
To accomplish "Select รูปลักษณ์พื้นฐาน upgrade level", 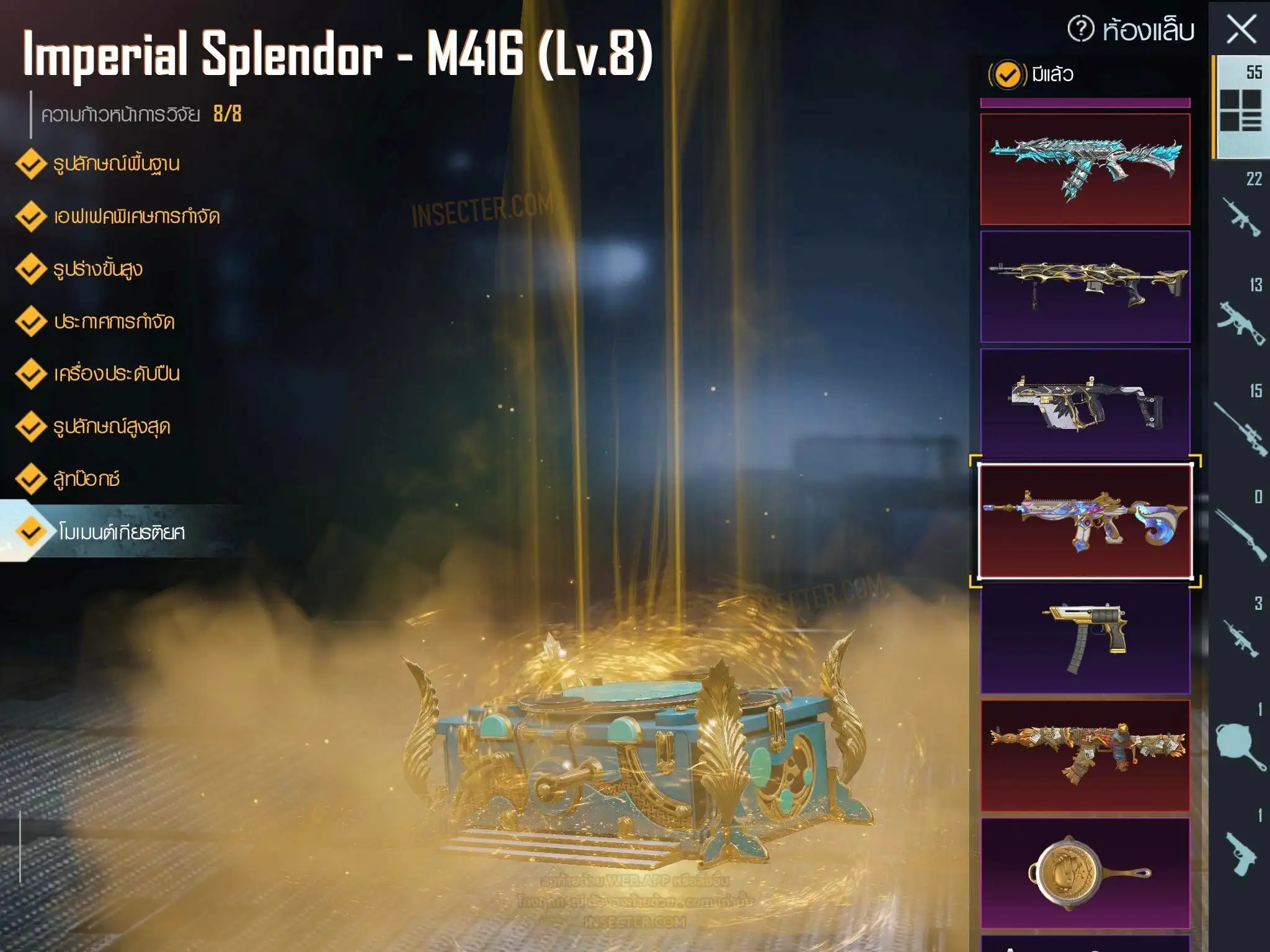I will point(115,164).
